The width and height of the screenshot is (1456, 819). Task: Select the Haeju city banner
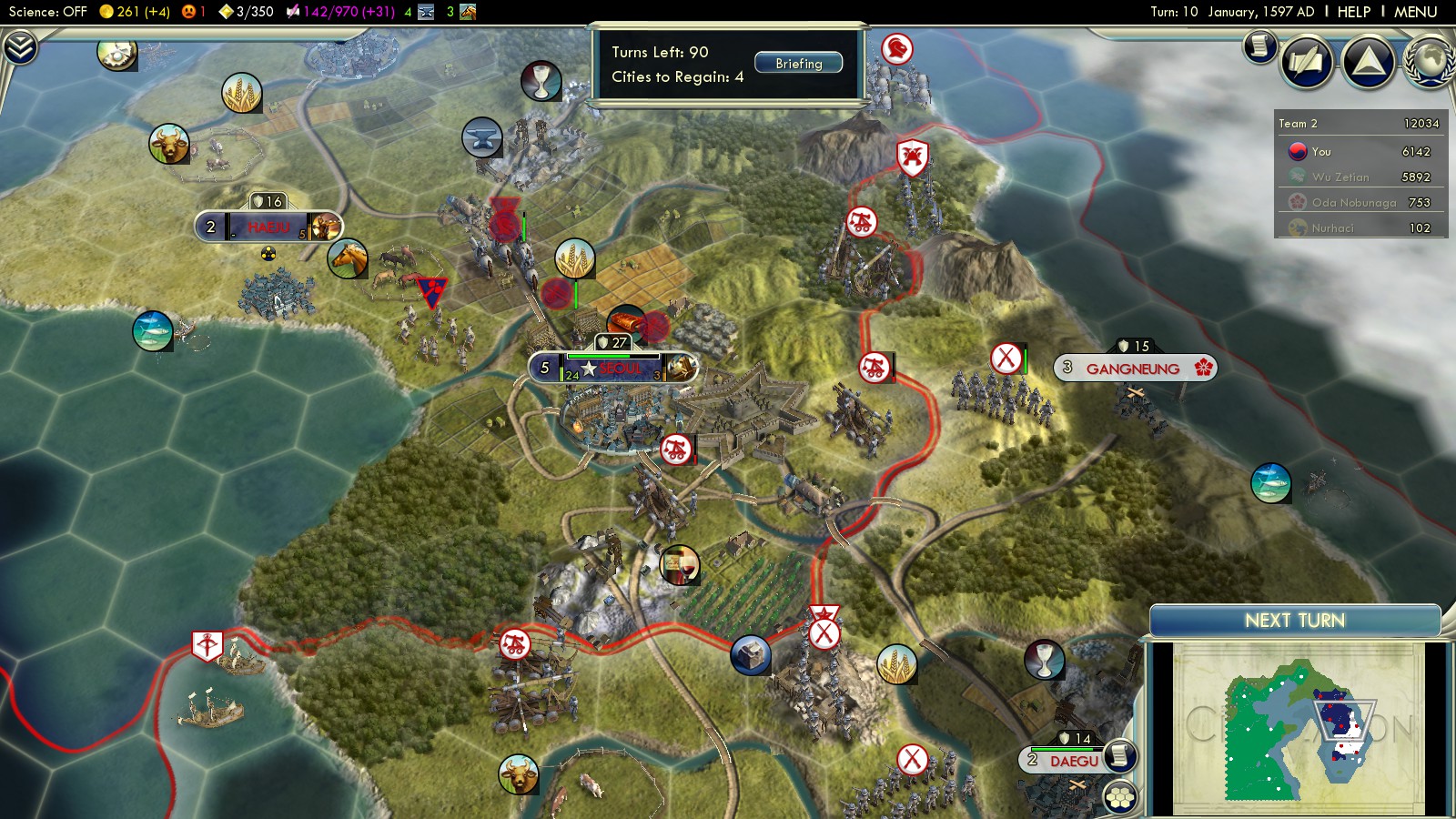click(268, 227)
